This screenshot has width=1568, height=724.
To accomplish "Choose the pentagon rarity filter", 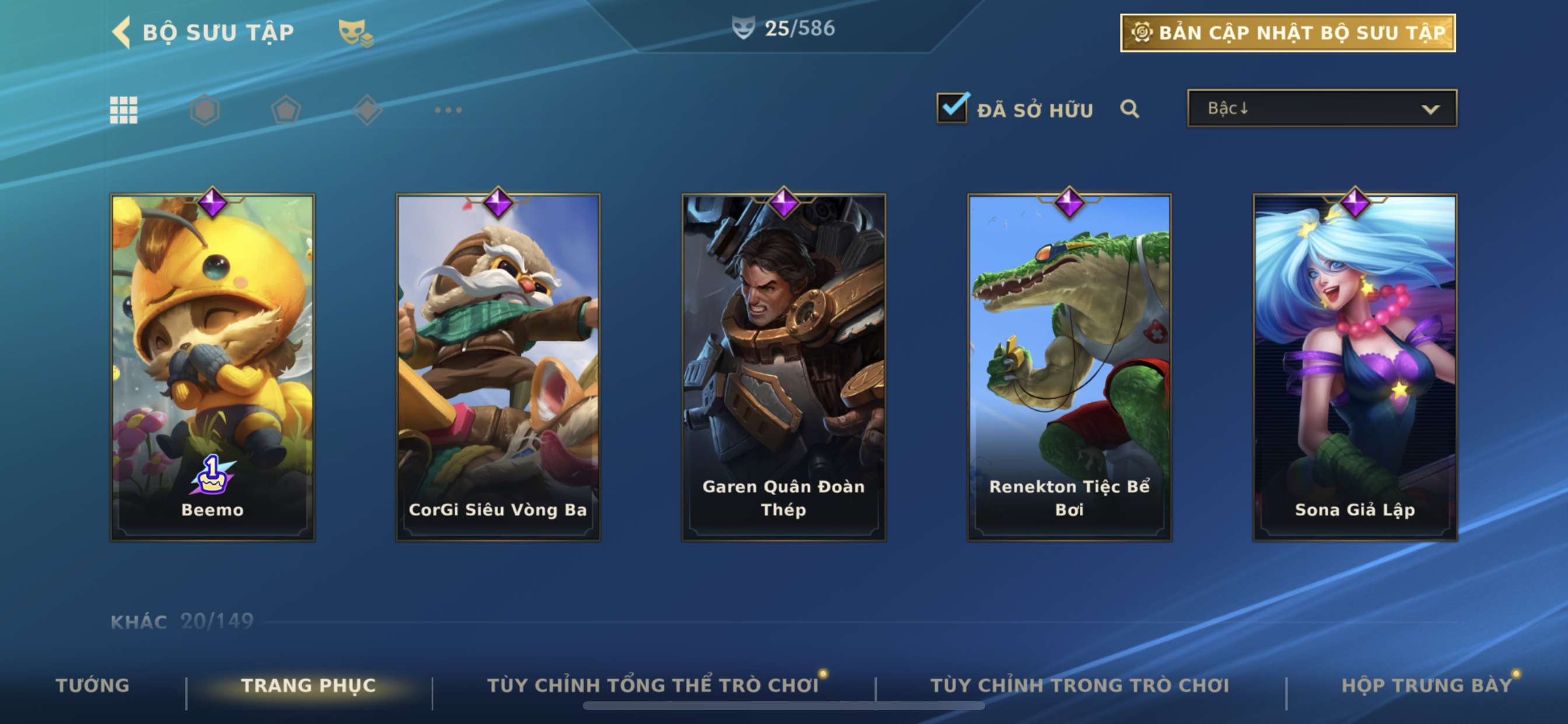I will click(285, 110).
